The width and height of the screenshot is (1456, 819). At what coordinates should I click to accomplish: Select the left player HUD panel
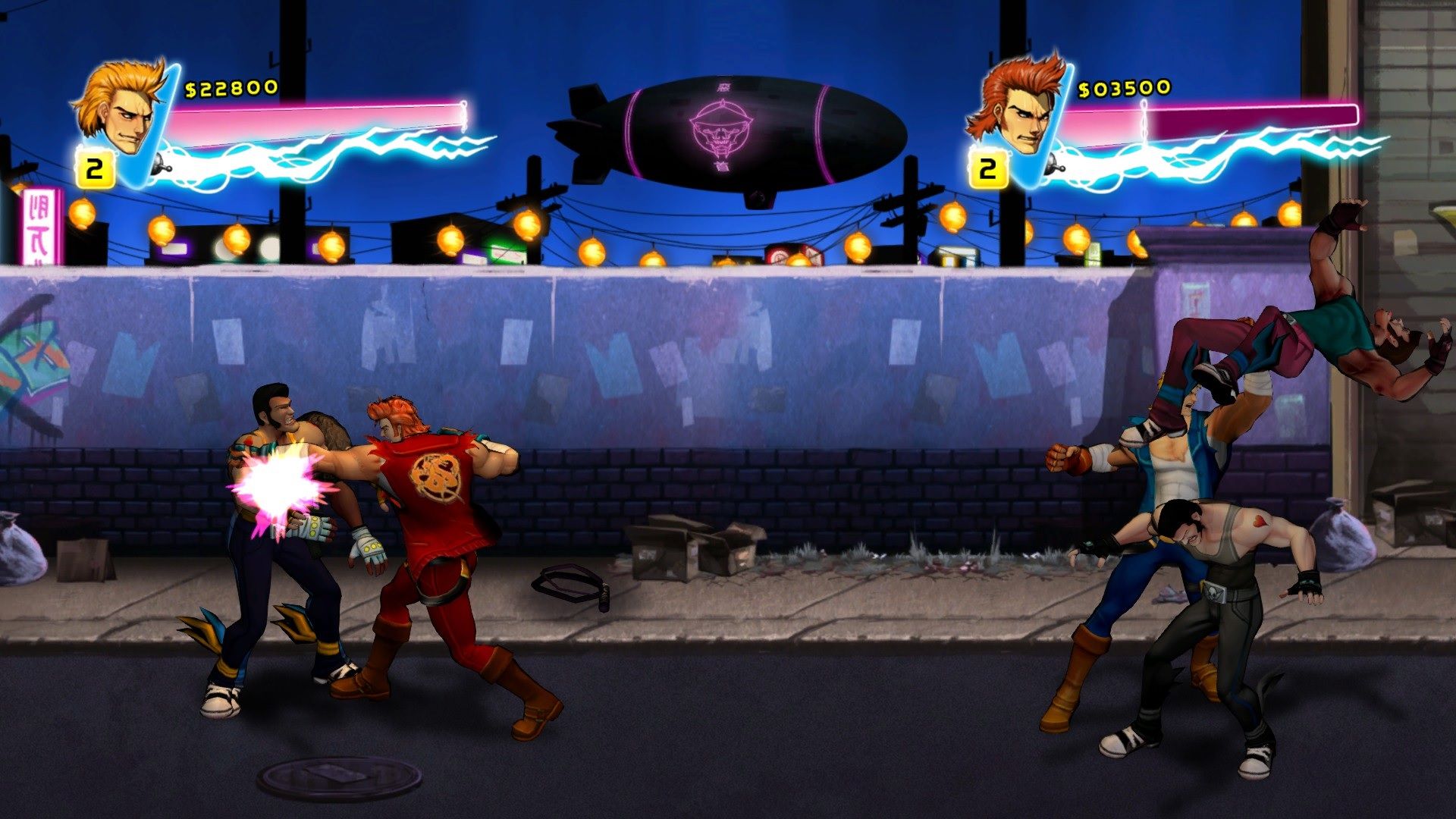[273, 121]
